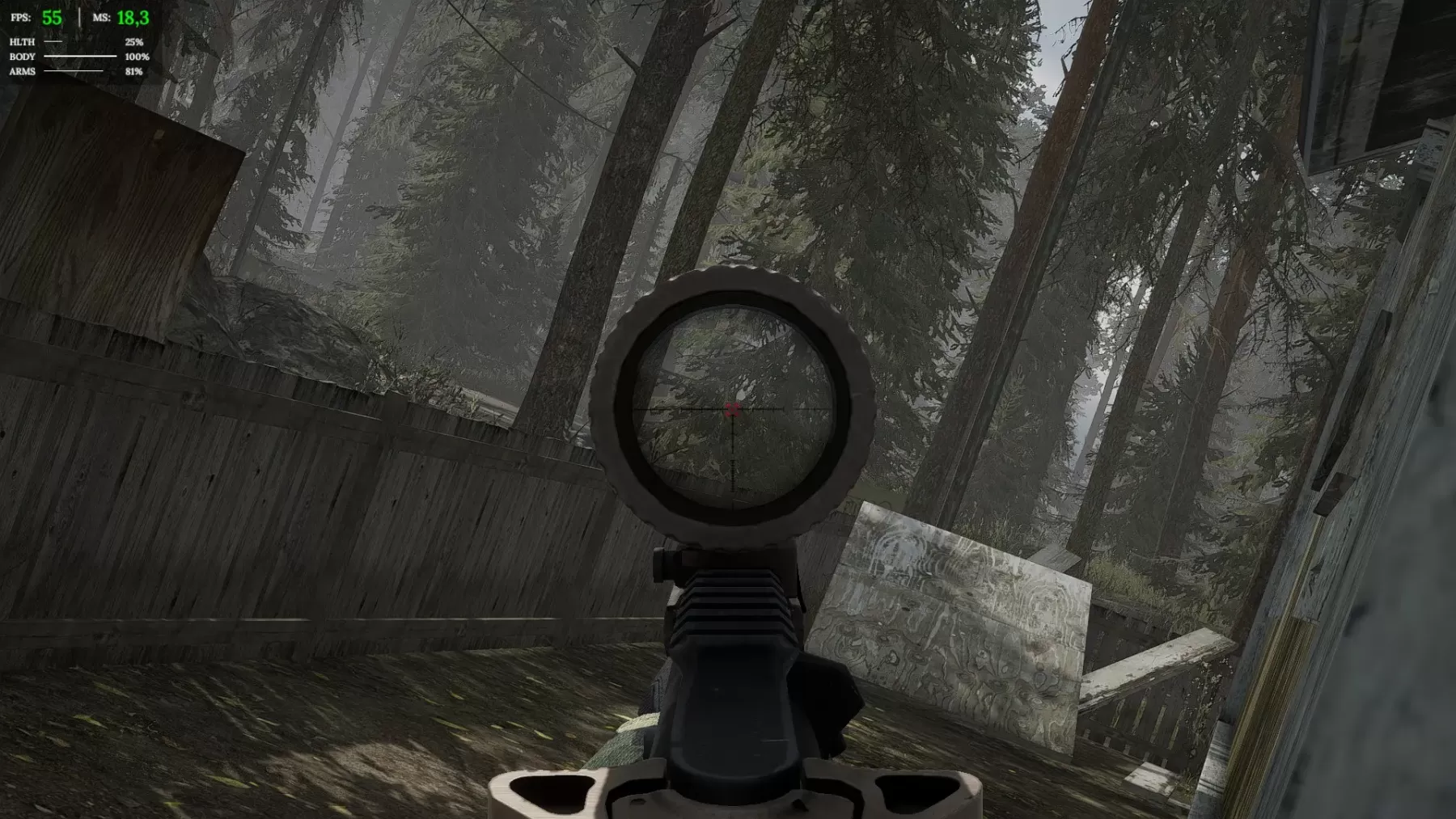Image resolution: width=1456 pixels, height=819 pixels.
Task: Click the divider bar between FPS and MS
Action: pos(79,16)
